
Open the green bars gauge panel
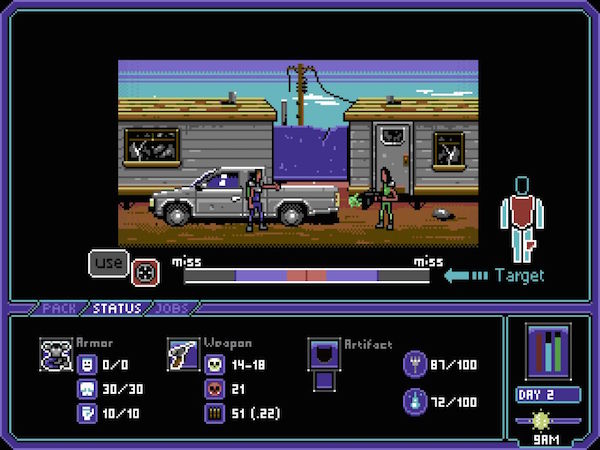(x=548, y=351)
